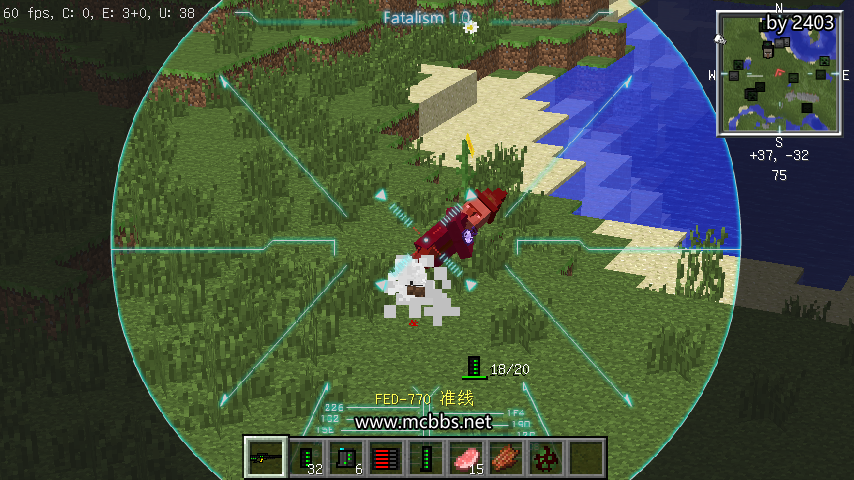Click the red player arrow on minimap
This screenshot has width=854, height=480.
(778, 73)
